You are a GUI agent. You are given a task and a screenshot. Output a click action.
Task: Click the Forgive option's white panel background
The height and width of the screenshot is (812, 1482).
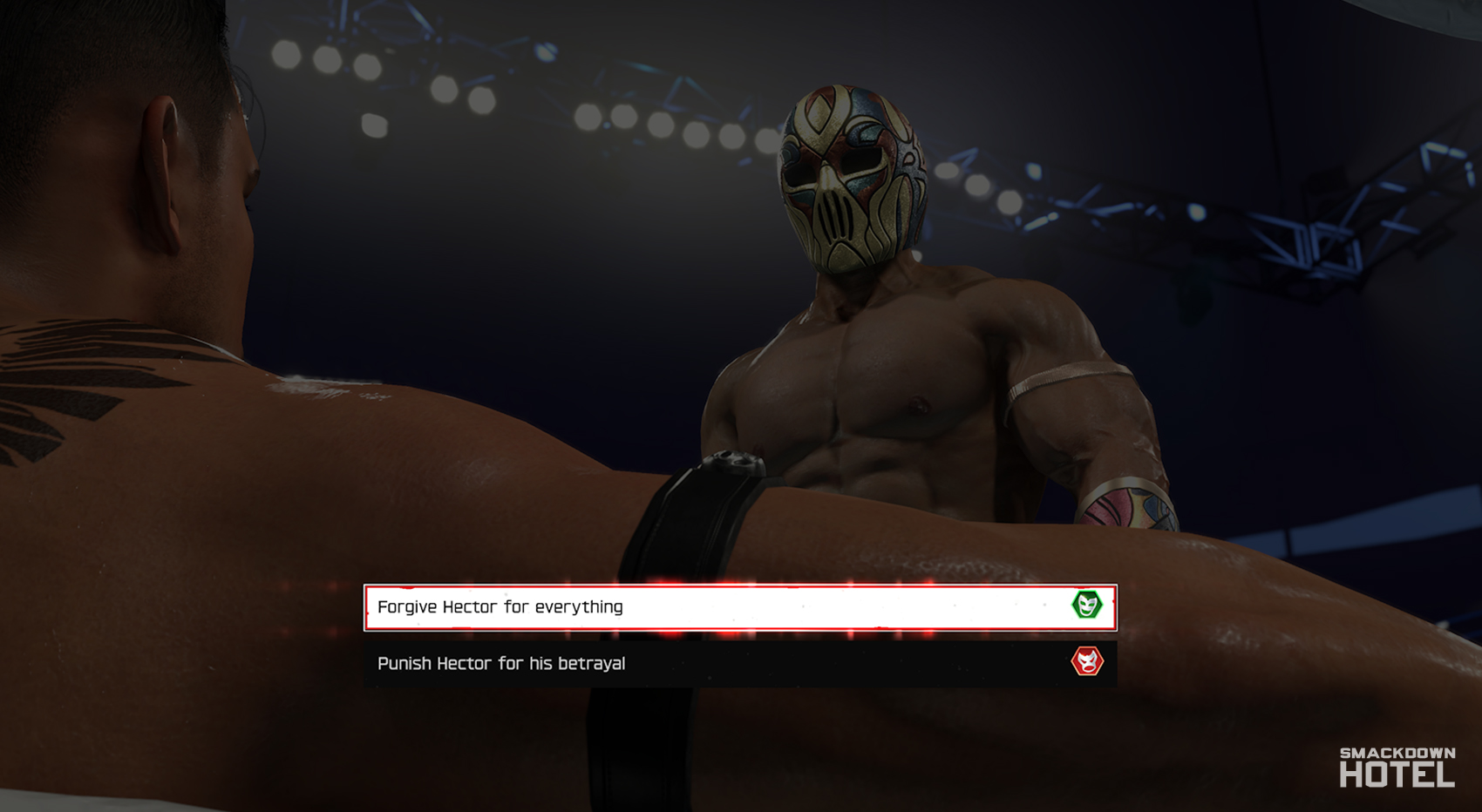(828, 606)
